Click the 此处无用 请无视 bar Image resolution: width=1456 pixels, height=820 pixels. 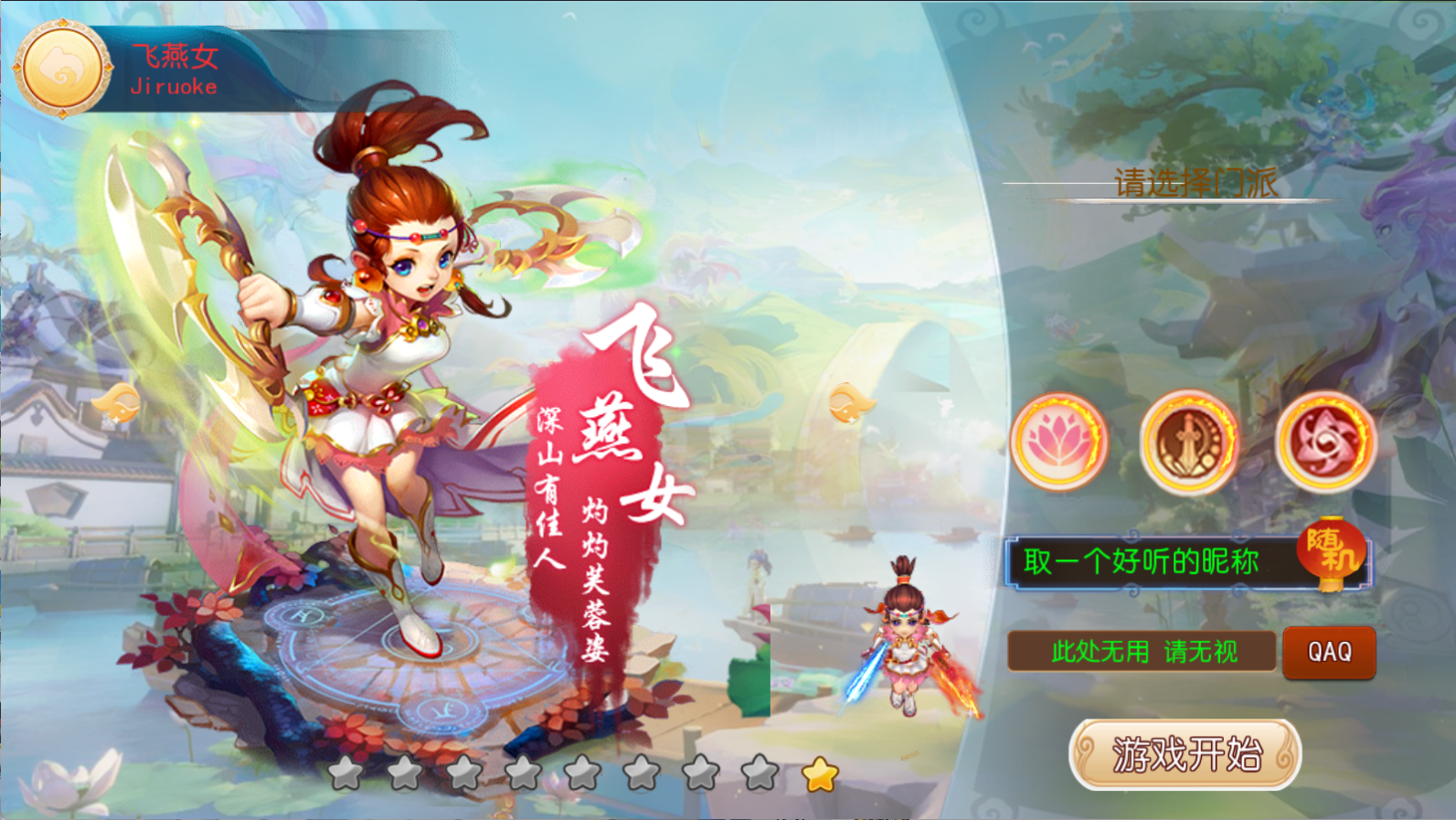[1142, 652]
